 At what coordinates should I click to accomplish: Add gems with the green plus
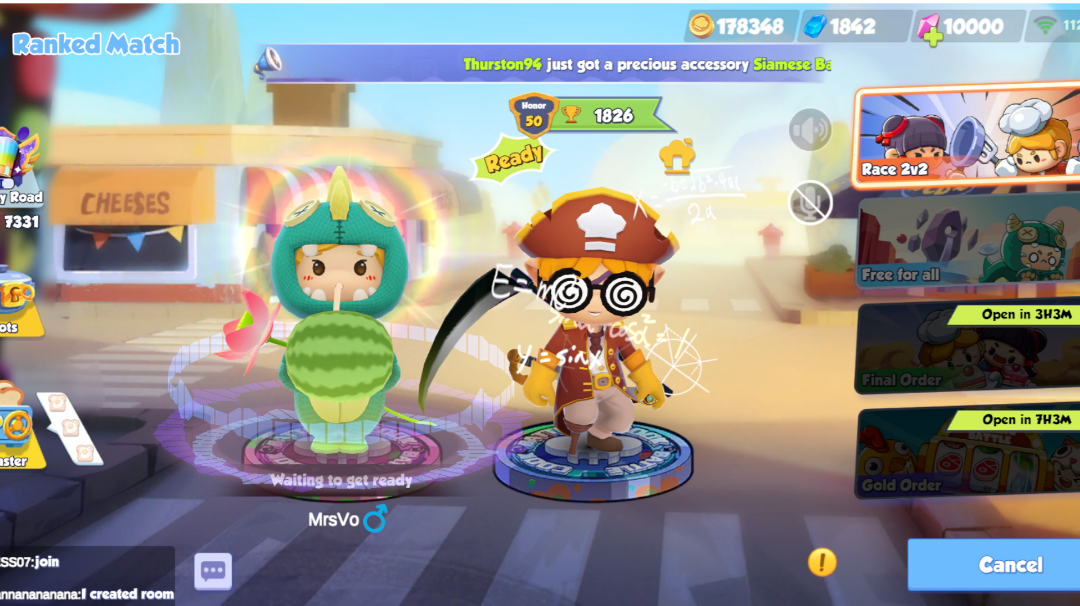932,36
